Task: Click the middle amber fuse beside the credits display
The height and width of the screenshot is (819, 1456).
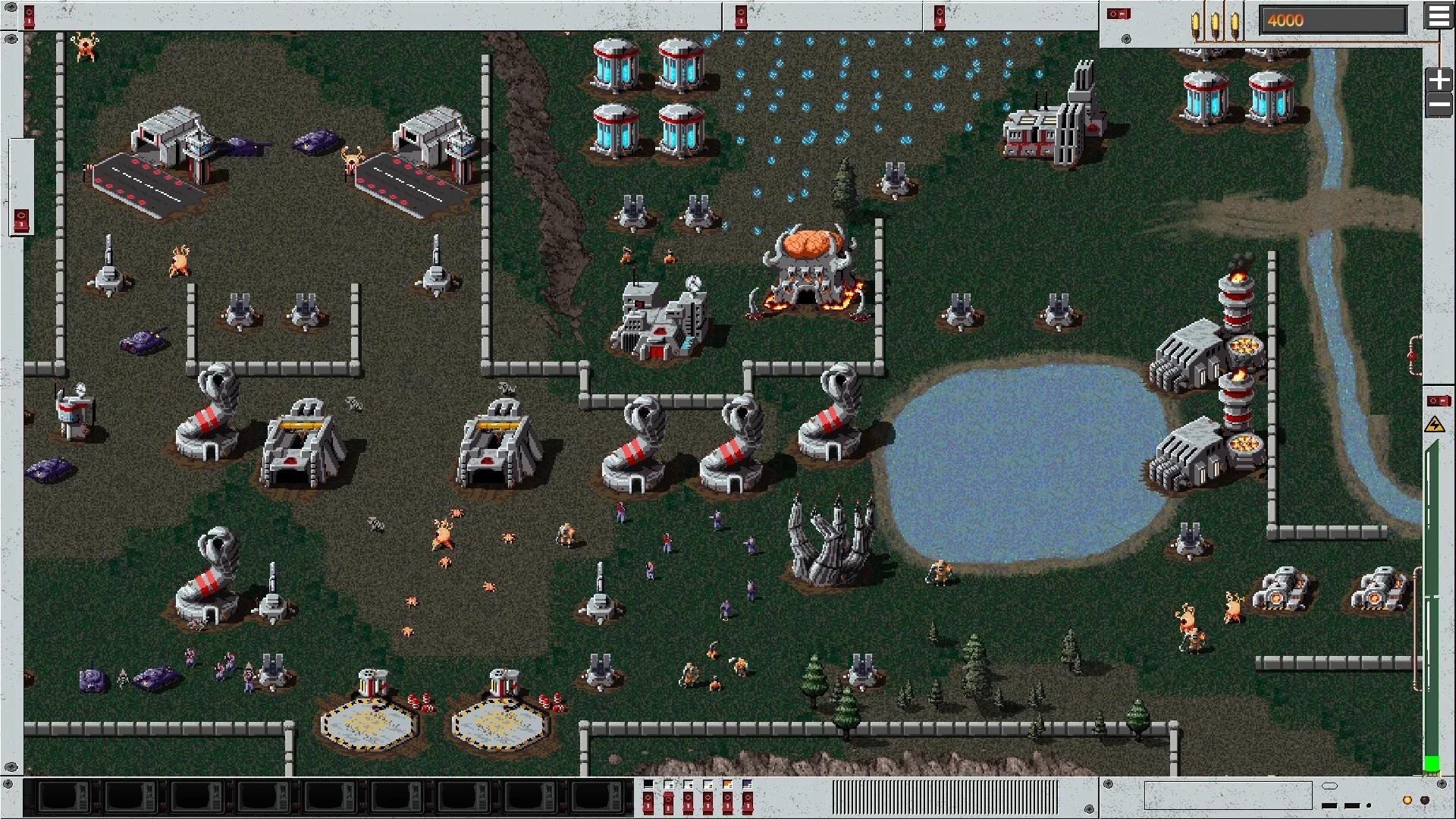Action: click(1215, 23)
